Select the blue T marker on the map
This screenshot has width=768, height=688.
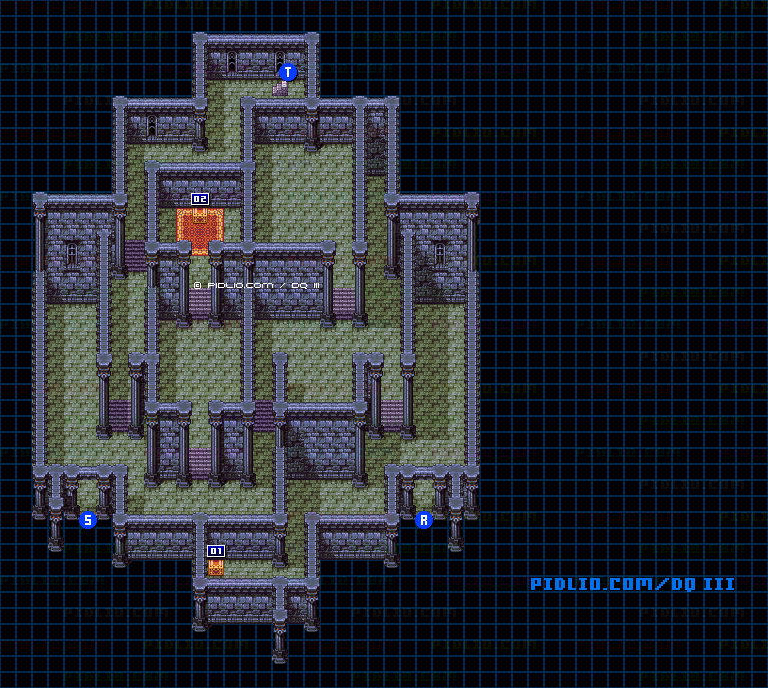(288, 72)
